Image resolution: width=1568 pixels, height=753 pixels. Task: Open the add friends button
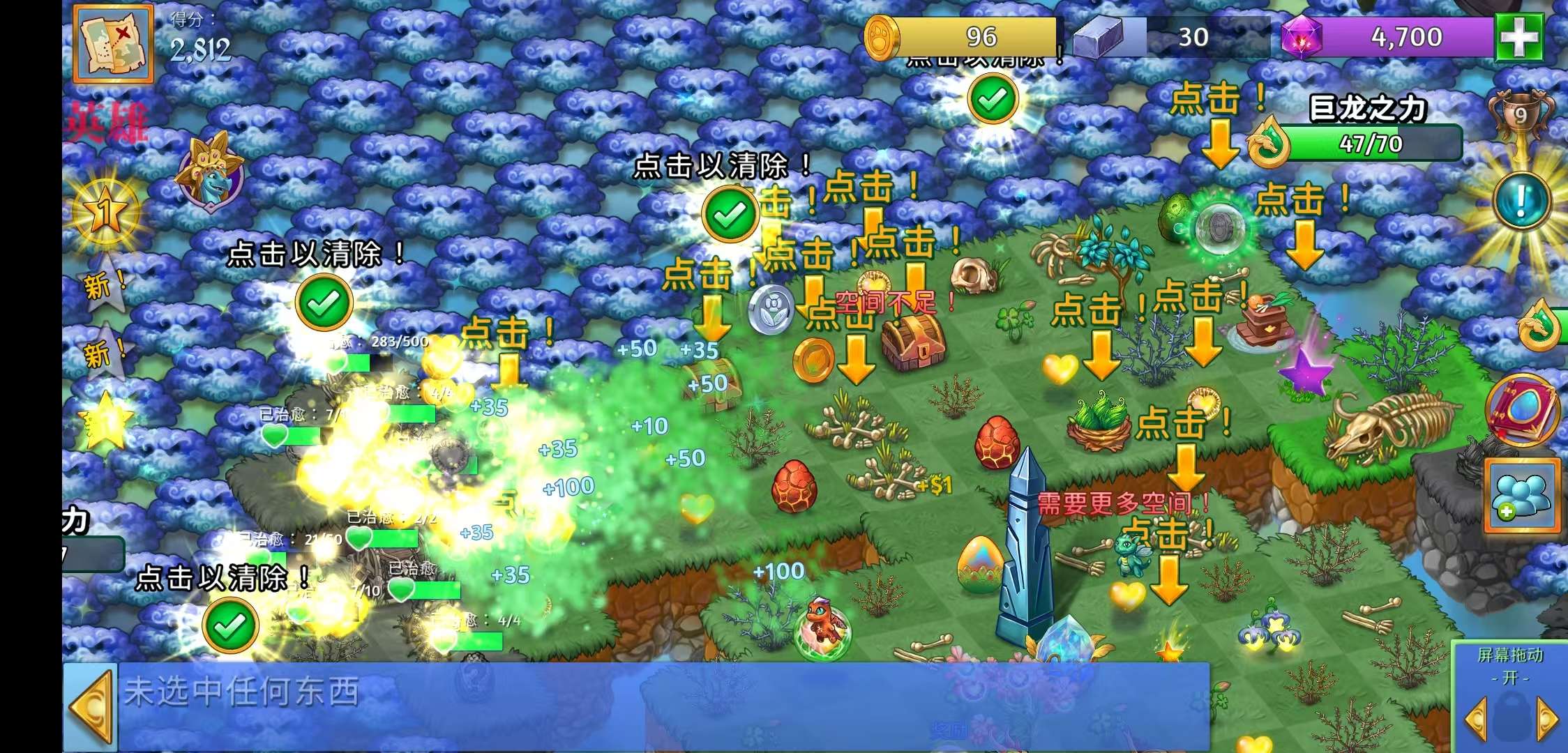[1522, 496]
